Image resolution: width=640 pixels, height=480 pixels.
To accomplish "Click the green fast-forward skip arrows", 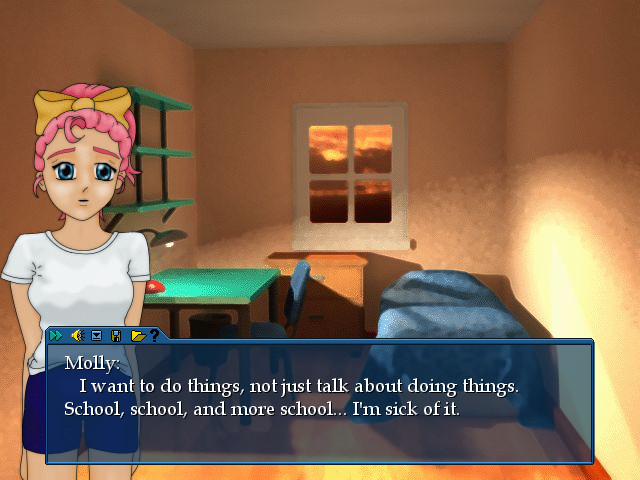I will pos(56,335).
